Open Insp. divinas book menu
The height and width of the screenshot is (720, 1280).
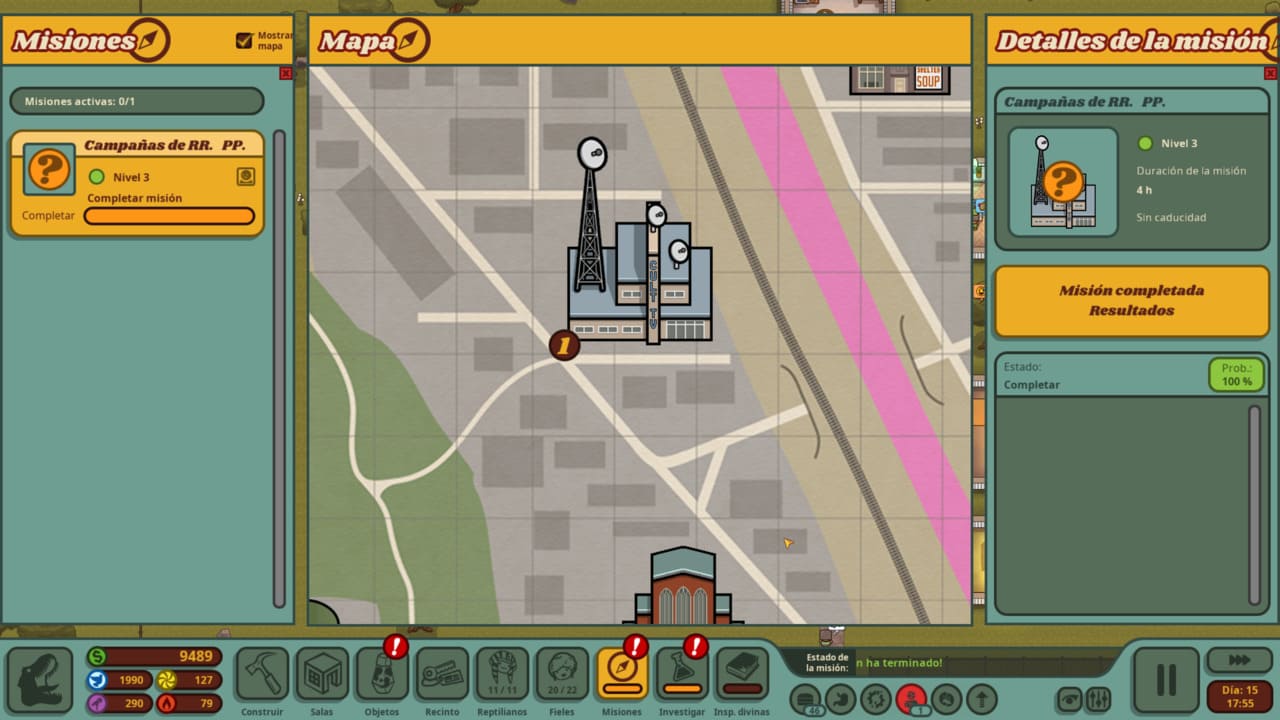coord(742,674)
